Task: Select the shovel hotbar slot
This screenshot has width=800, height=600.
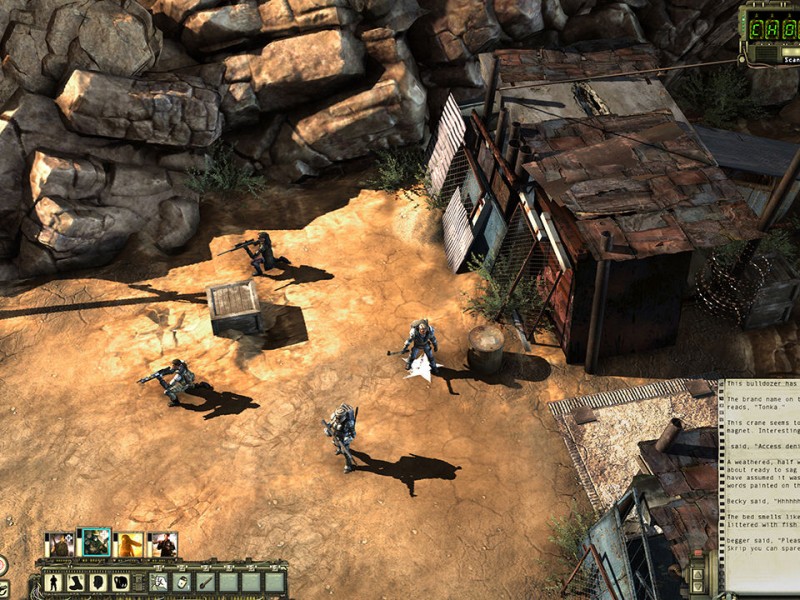Action: (x=205, y=582)
